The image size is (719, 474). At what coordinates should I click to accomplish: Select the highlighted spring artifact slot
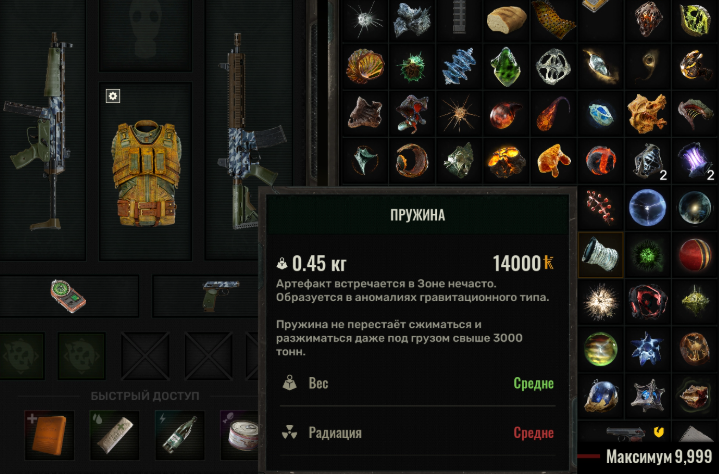click(601, 253)
